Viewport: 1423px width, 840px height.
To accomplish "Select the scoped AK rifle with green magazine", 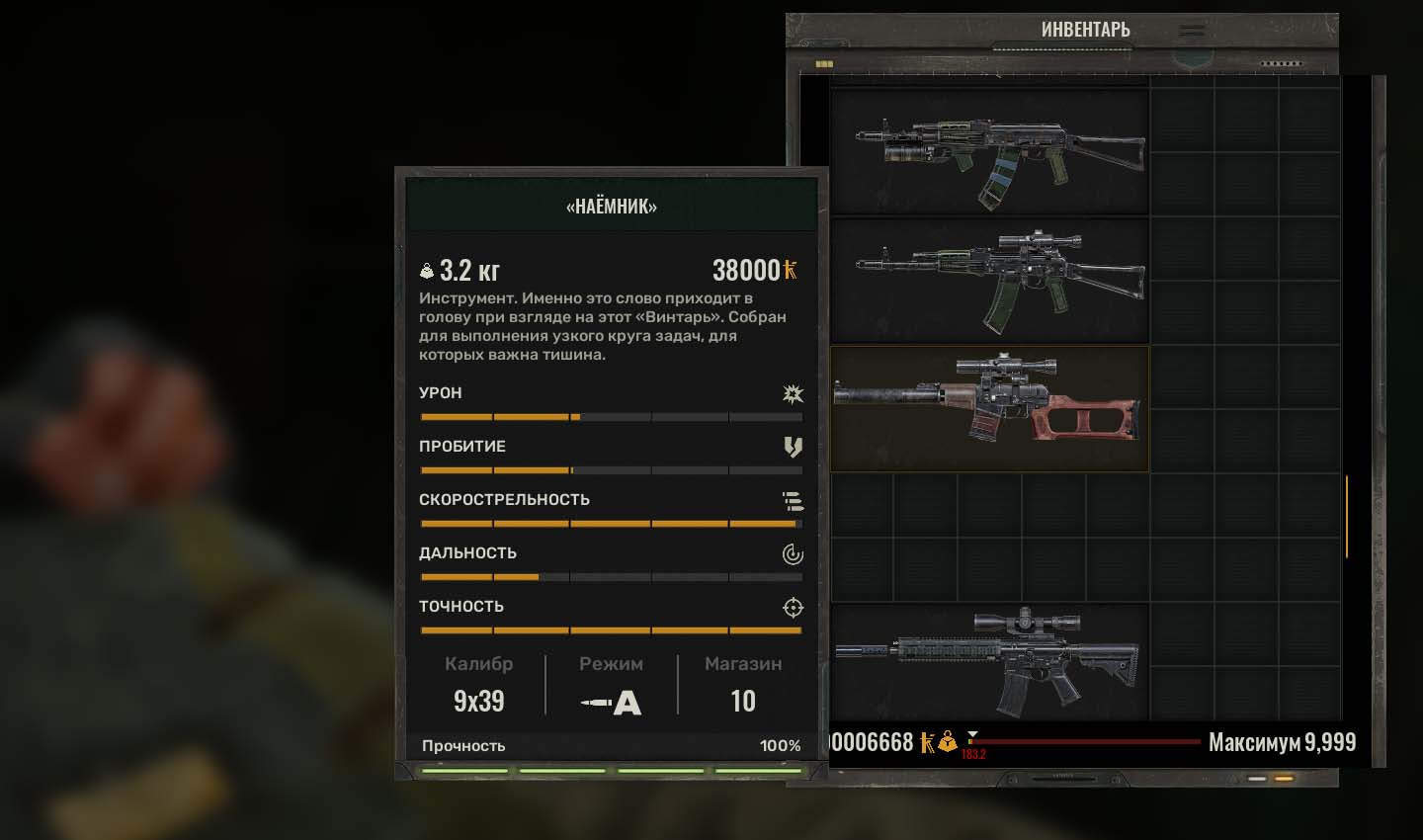I will pos(989,281).
